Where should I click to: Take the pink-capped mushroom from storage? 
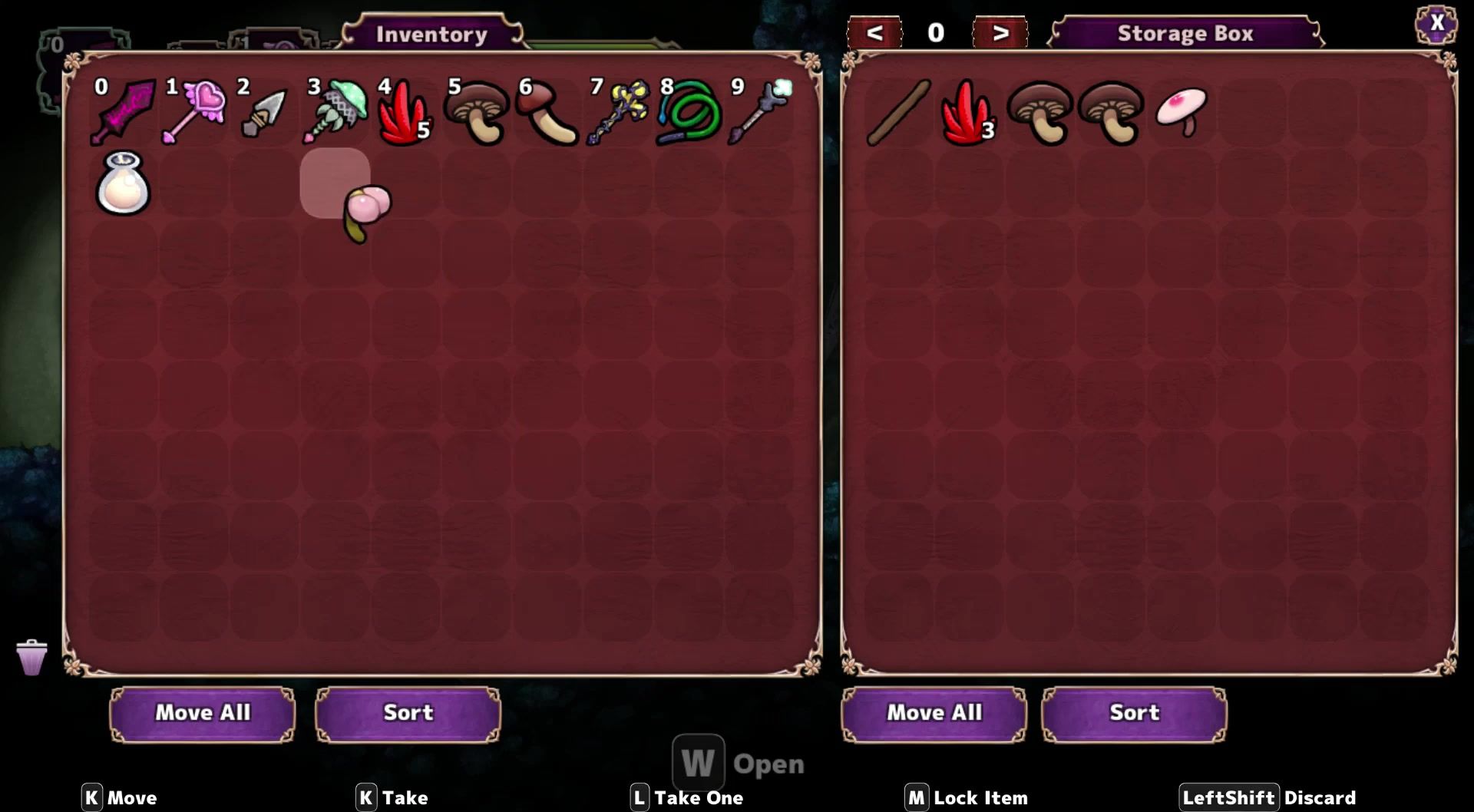click(x=1181, y=111)
